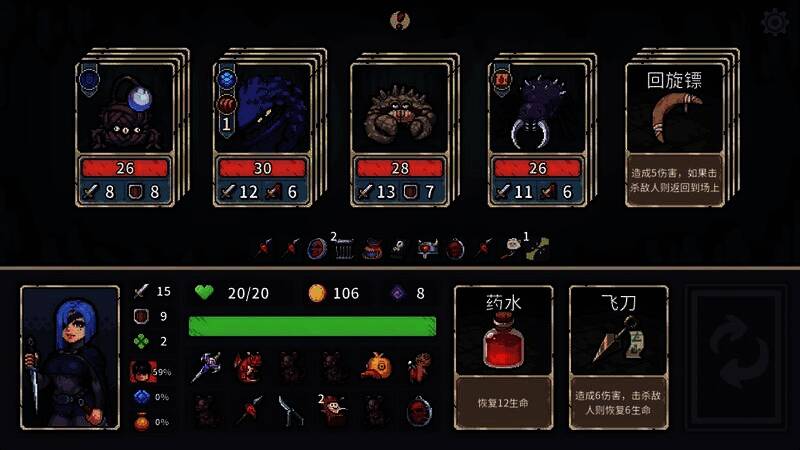Click the card refresh arrows button
This screenshot has height=450, width=800.
pos(738,357)
